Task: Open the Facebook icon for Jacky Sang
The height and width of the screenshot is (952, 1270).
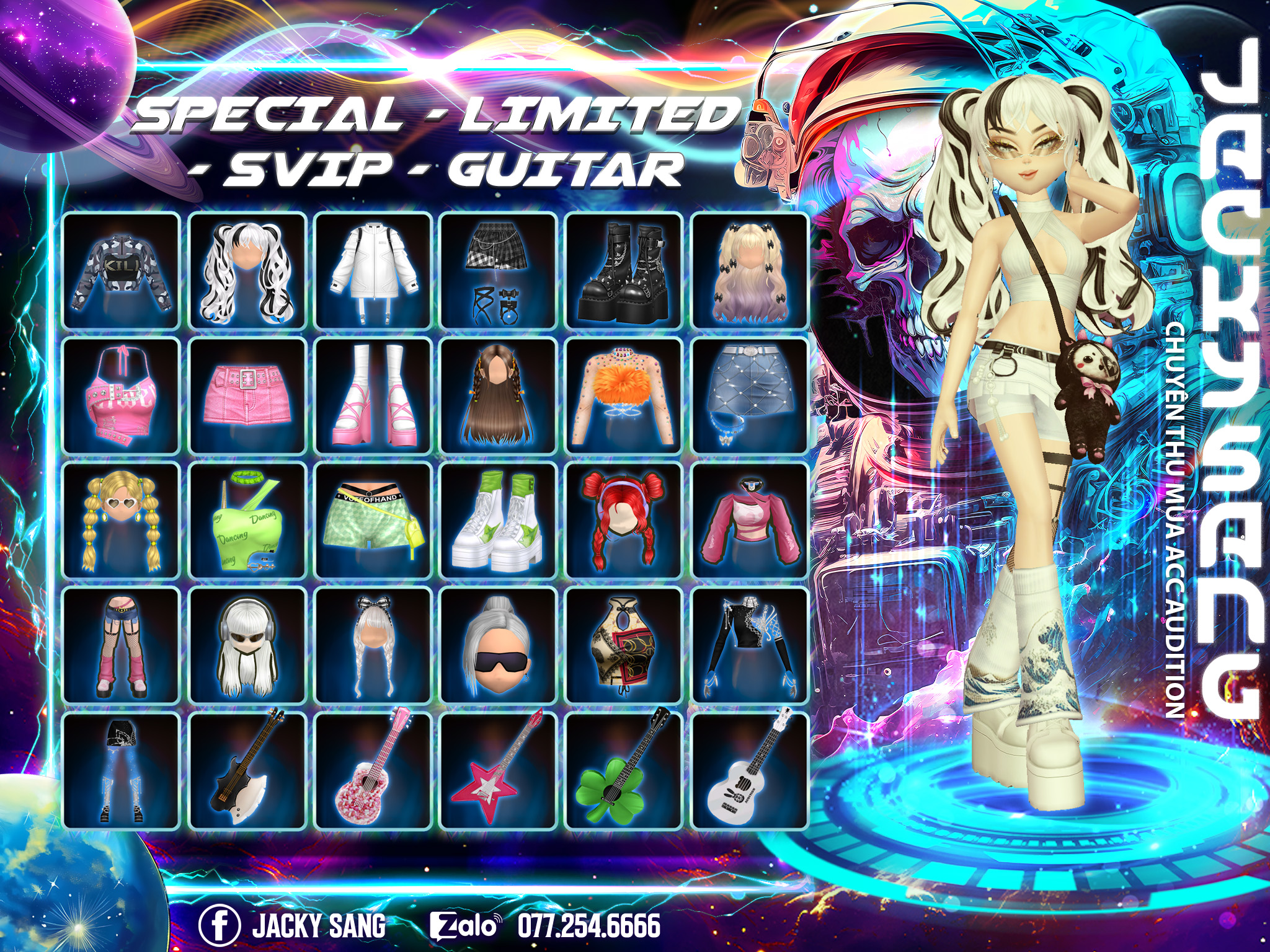Action: (220, 925)
